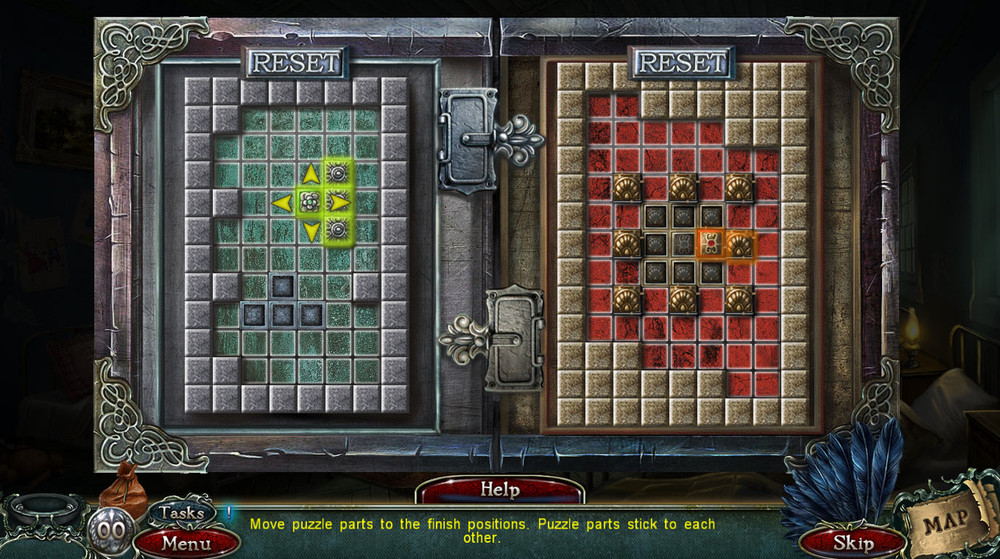
Task: Open the Help panel
Action: tap(500, 490)
